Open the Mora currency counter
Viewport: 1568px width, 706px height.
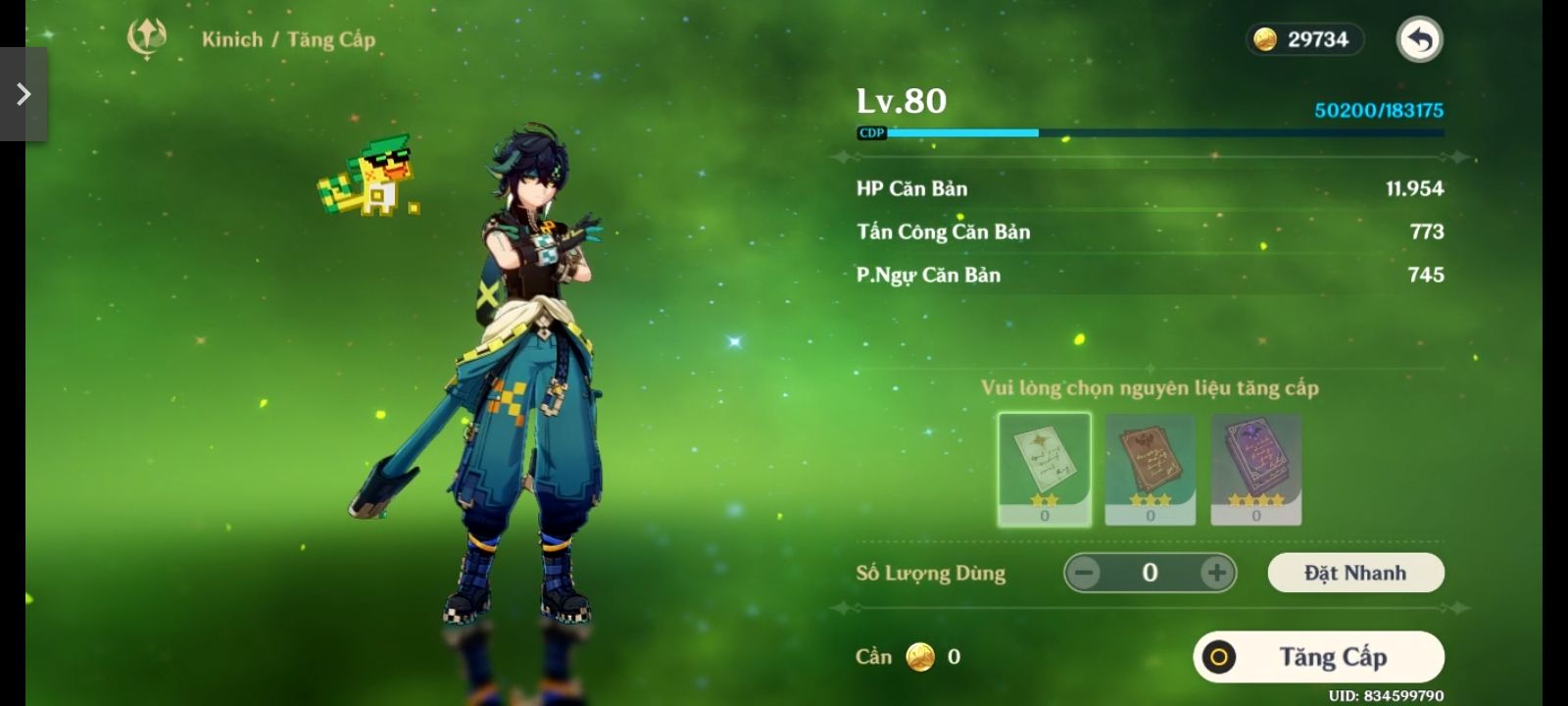tap(1304, 39)
